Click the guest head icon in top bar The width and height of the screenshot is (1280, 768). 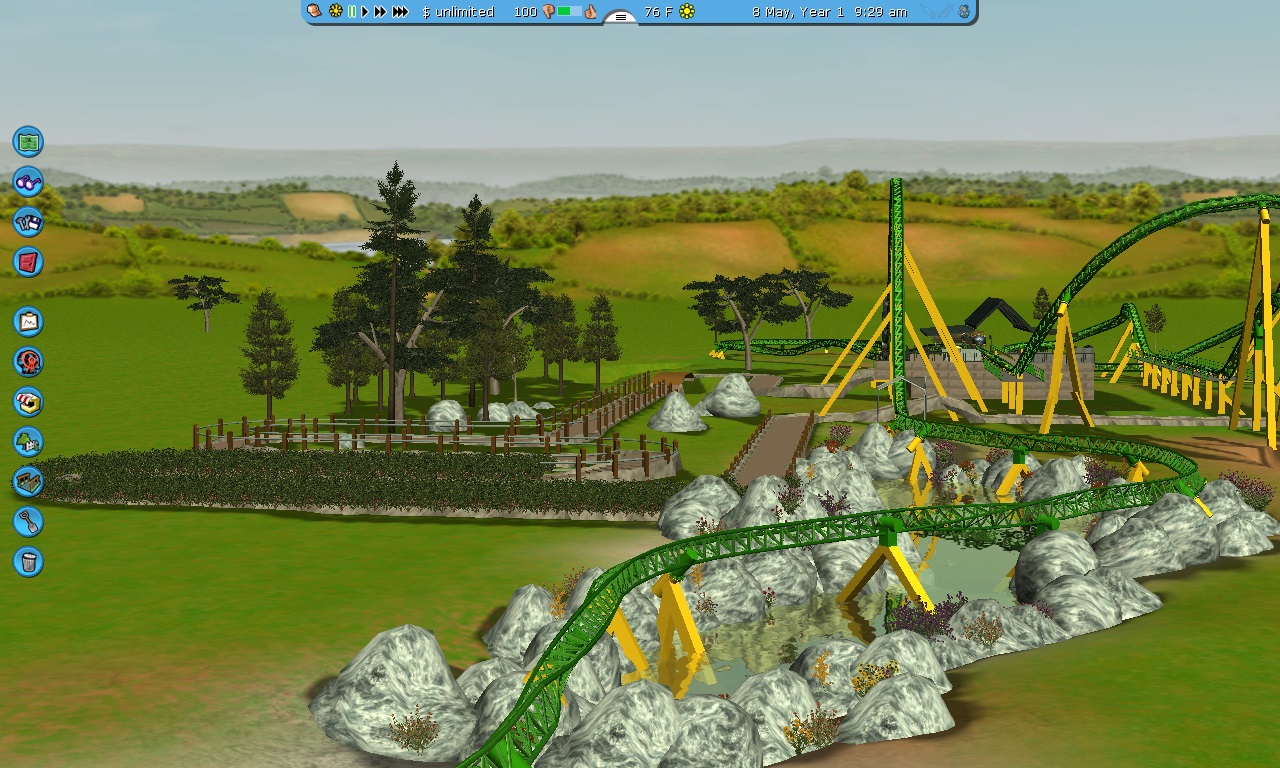[x=314, y=11]
